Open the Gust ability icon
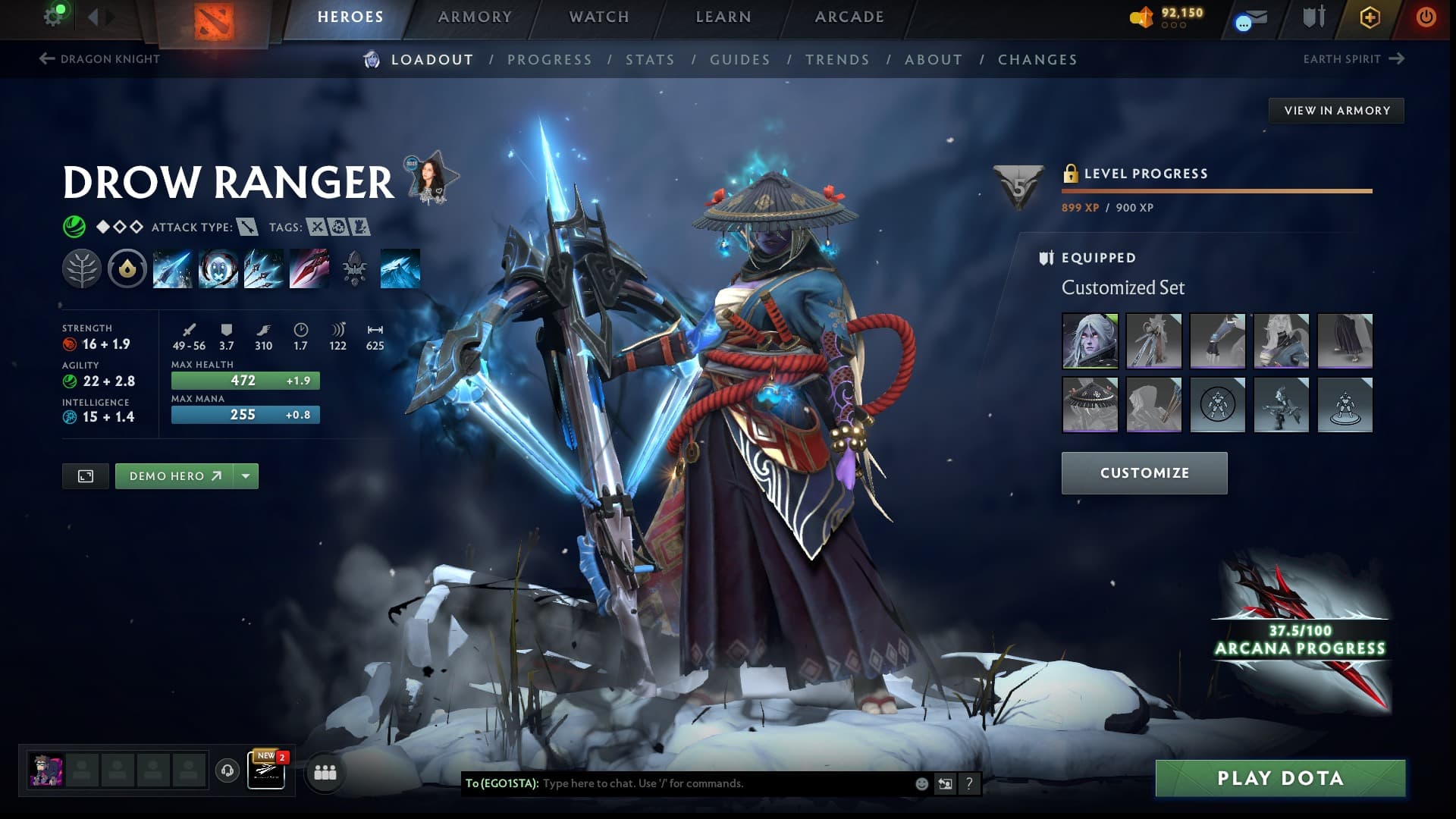Screen dimensions: 1456x819 click(218, 268)
